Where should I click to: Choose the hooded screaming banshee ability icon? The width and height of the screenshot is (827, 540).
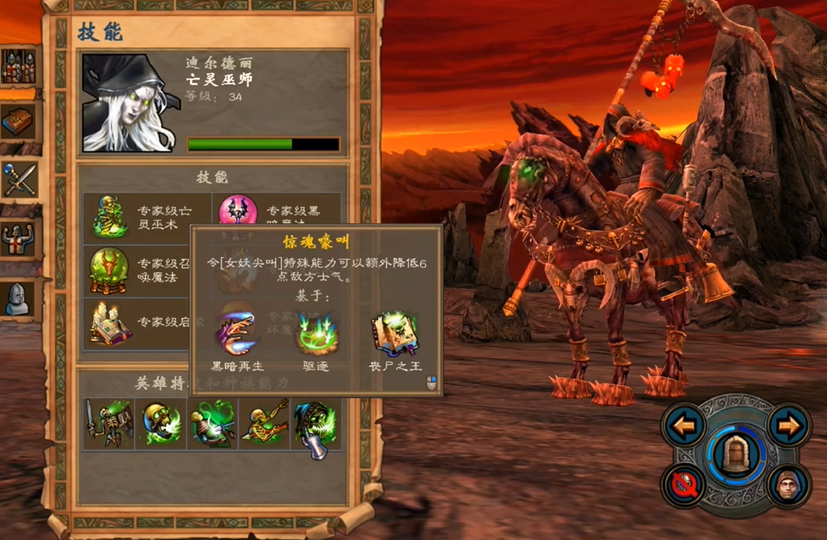pyautogui.click(x=316, y=424)
